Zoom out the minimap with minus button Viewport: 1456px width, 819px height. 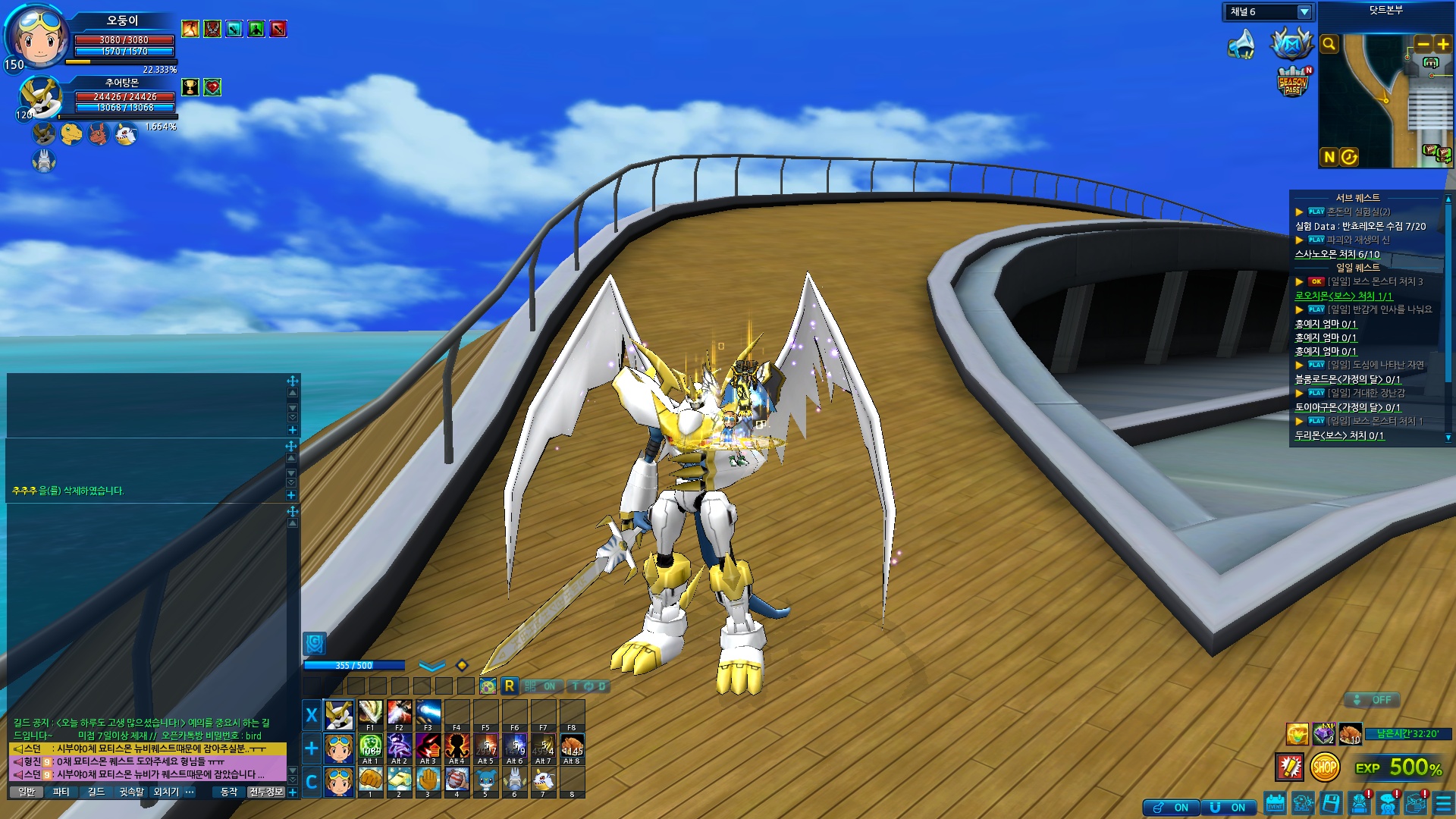coord(1423,44)
